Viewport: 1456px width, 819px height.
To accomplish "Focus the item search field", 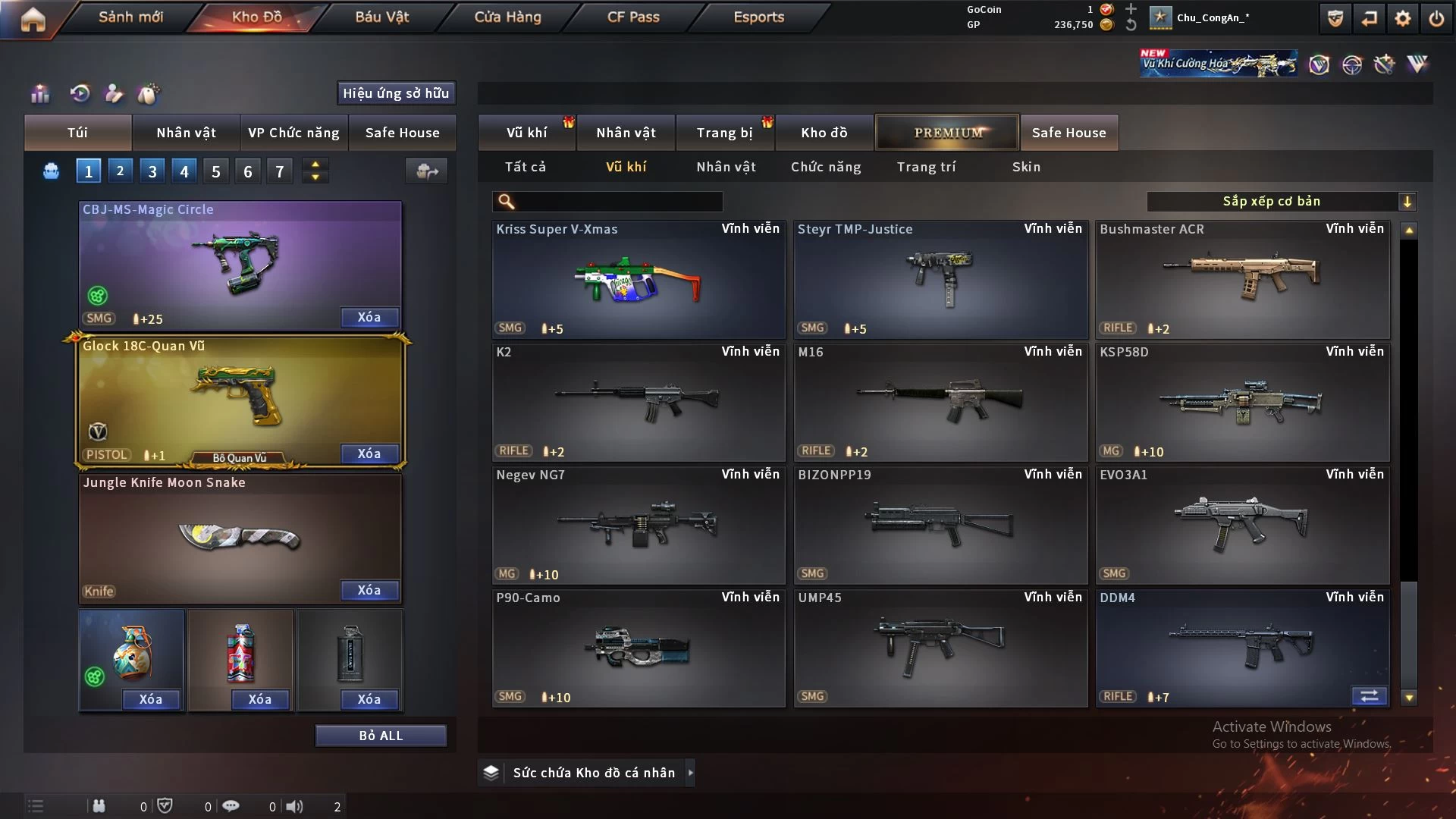I will (618, 201).
